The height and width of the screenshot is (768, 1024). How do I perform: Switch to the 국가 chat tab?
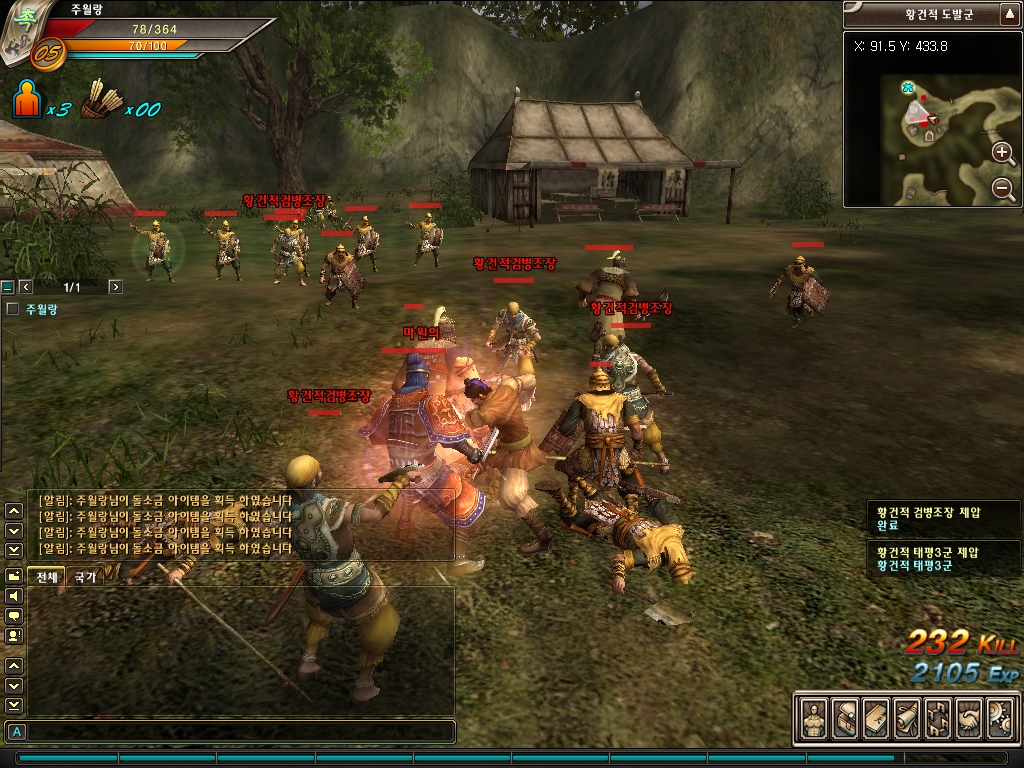point(86,577)
